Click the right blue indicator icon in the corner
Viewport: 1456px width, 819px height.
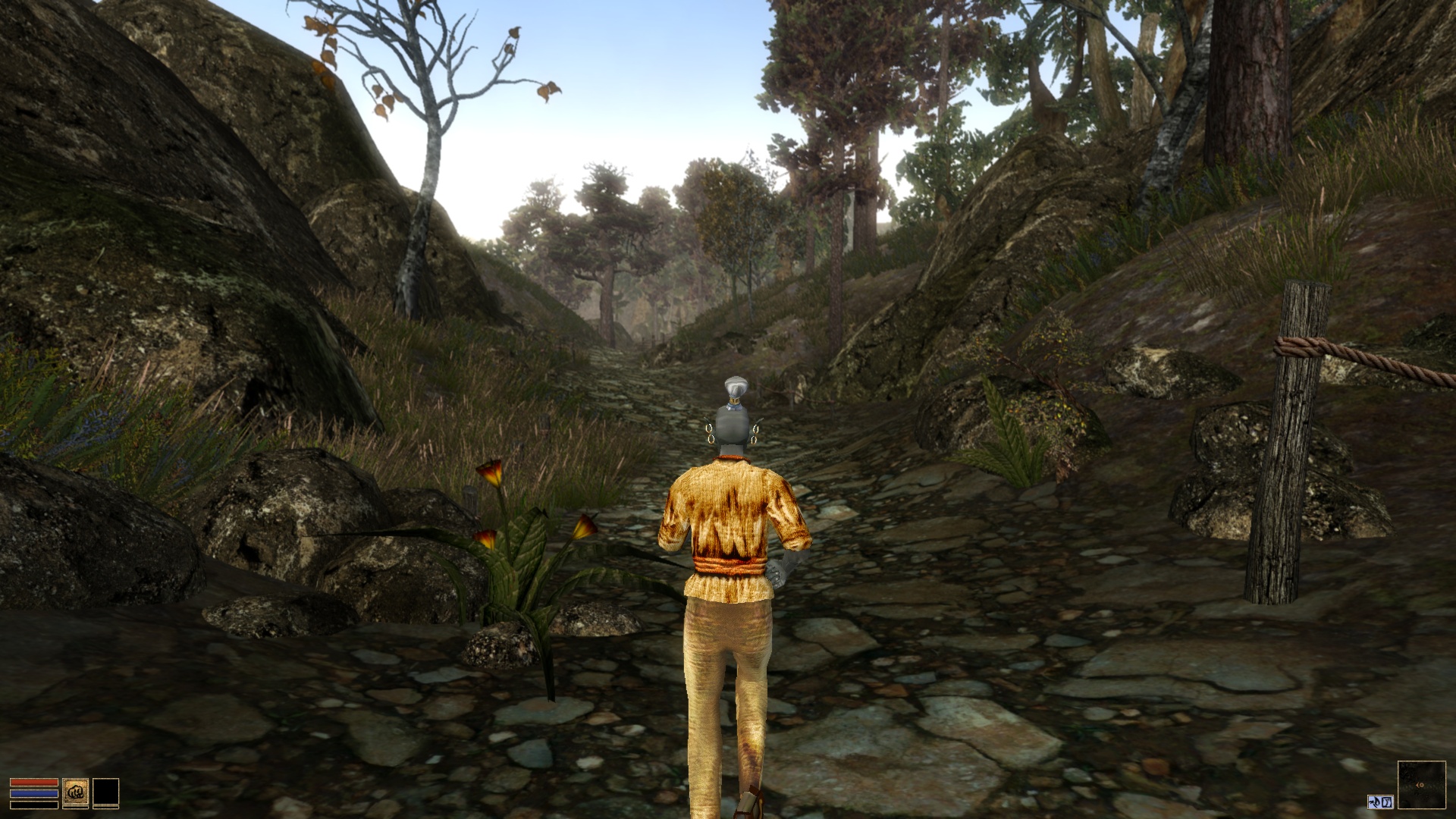point(1387,802)
